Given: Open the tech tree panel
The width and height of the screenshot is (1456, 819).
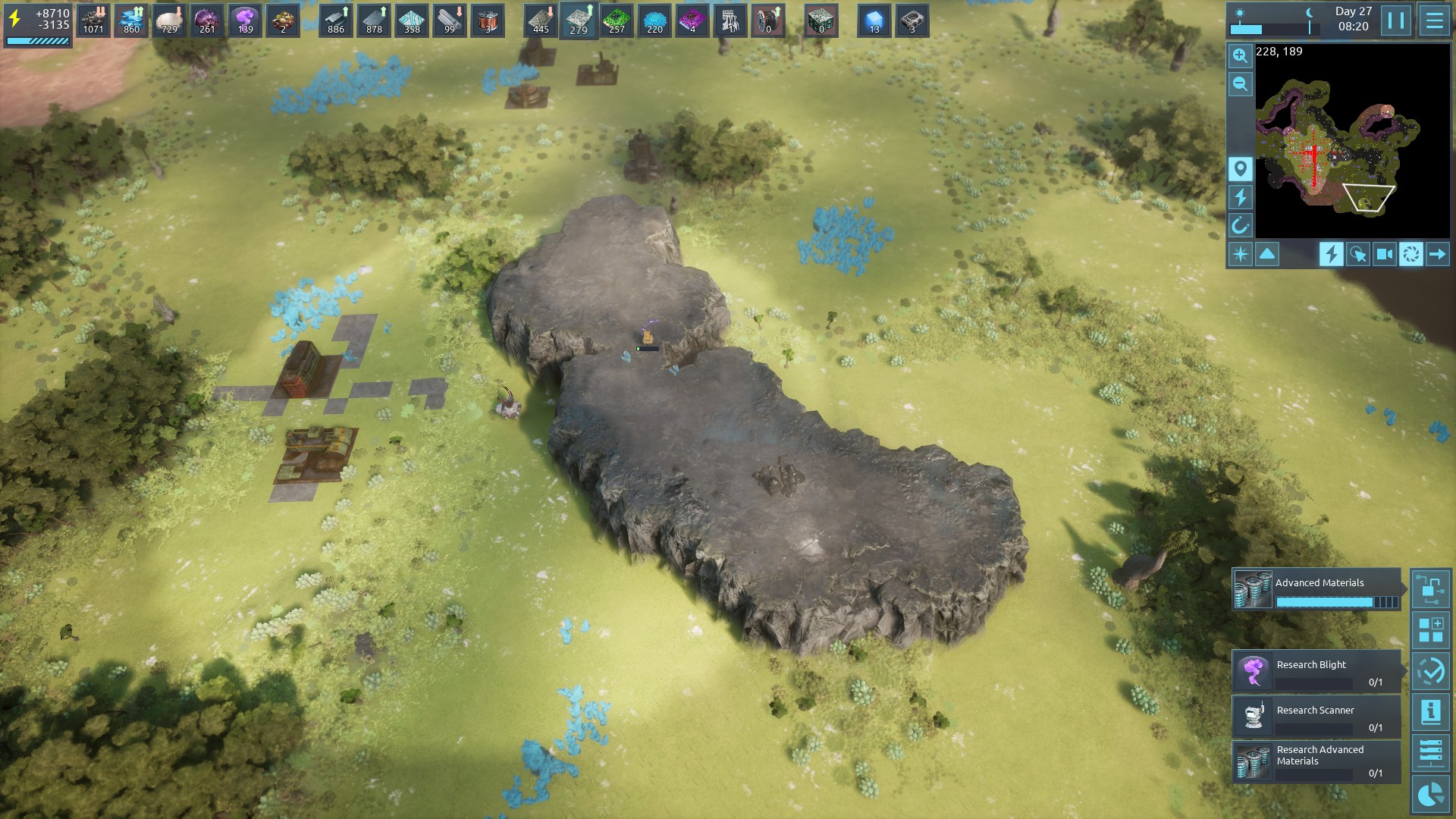Looking at the screenshot, I should [1431, 588].
